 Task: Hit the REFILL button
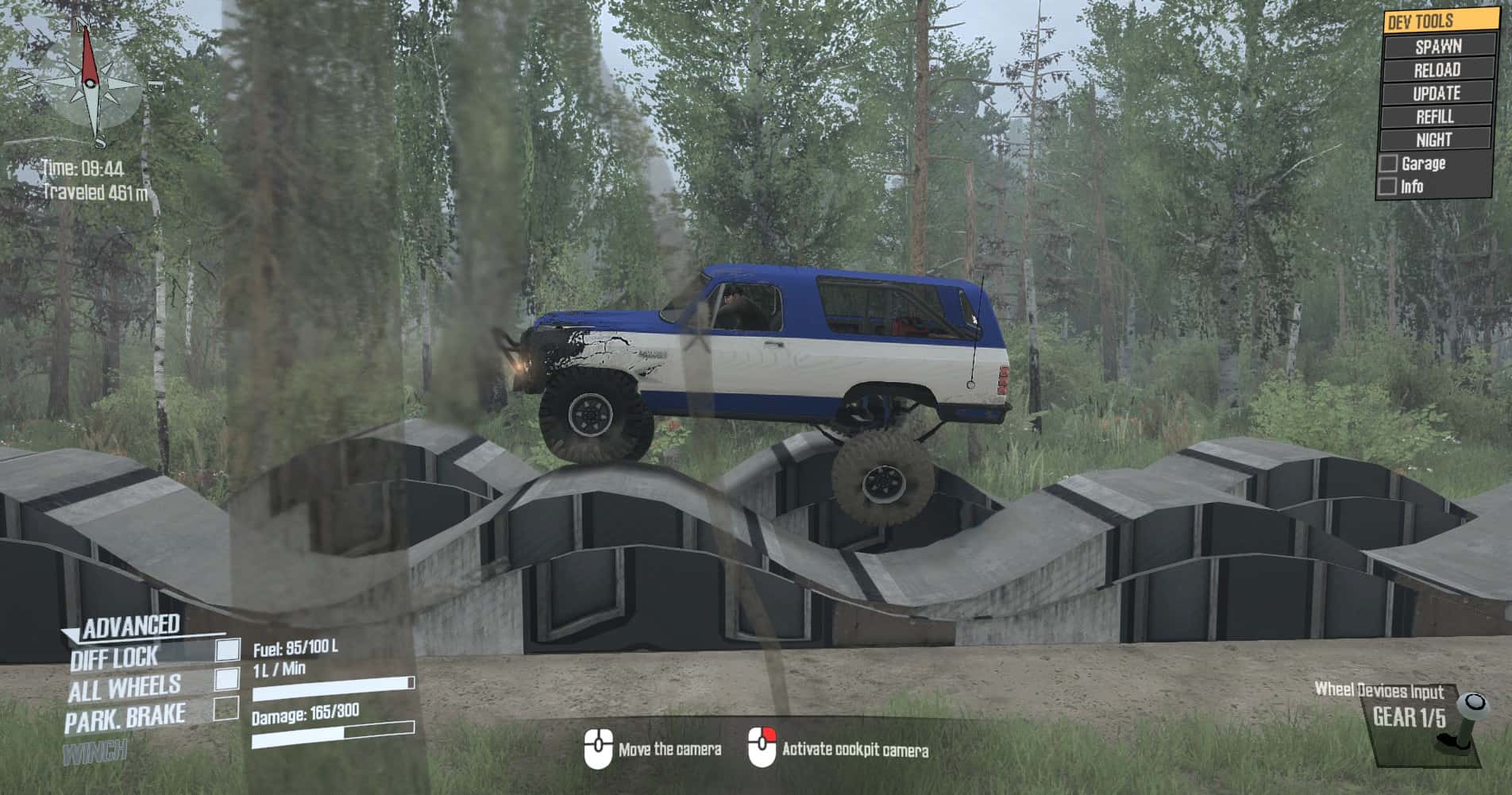[x=1436, y=117]
